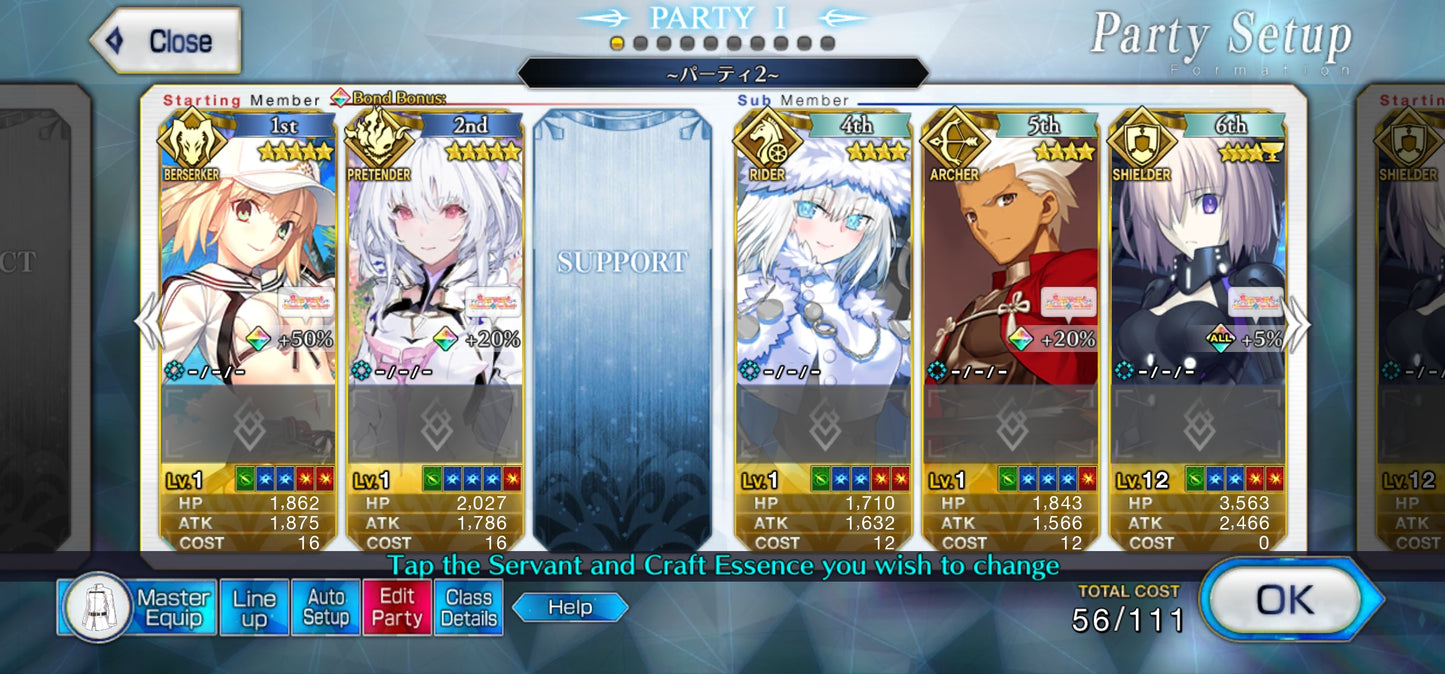Screen dimensions: 1445x674
Task: Switch to the previous party with the left arrow
Action: click(x=148, y=325)
